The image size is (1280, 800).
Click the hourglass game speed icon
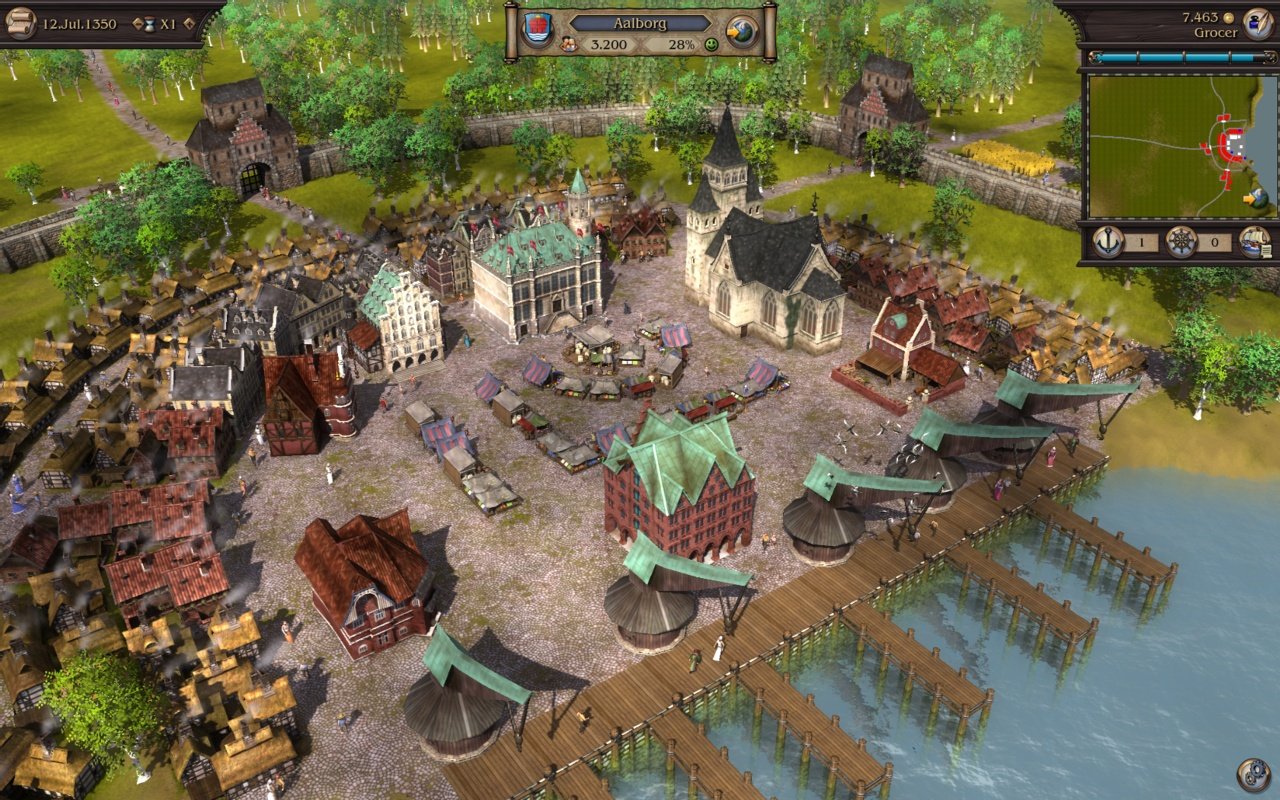click(151, 23)
